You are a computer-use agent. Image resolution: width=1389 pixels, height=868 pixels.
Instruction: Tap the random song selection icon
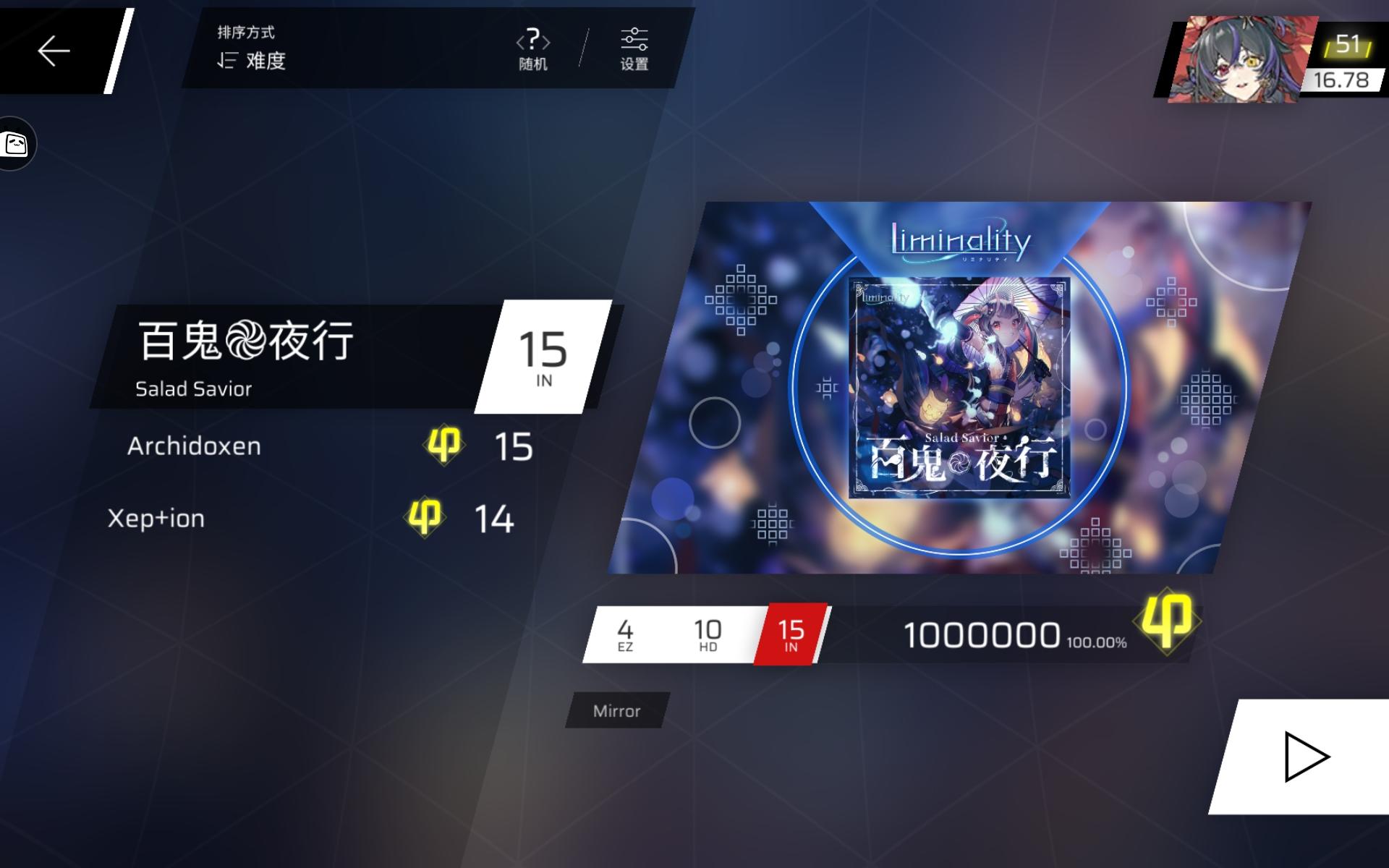tap(533, 41)
